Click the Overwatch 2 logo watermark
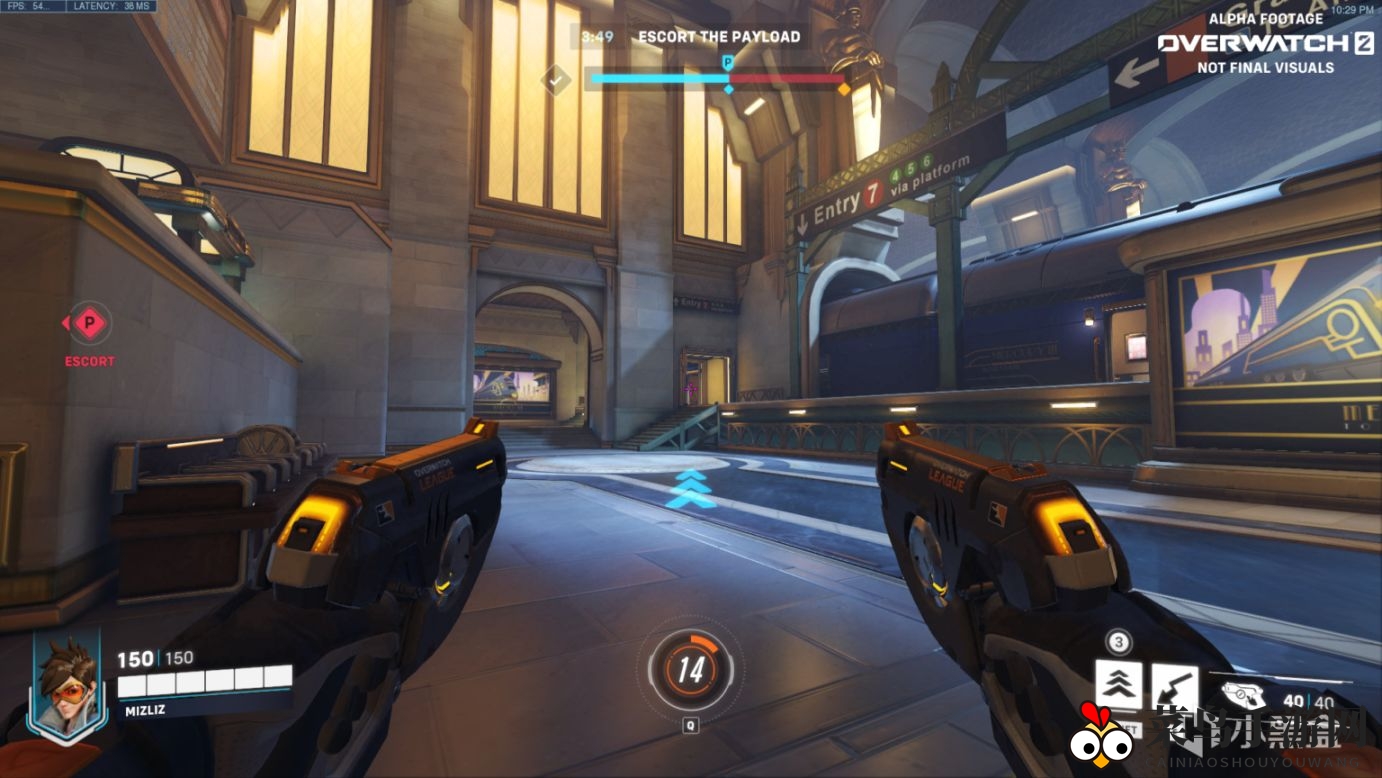Image resolution: width=1382 pixels, height=778 pixels. [x=1265, y=43]
